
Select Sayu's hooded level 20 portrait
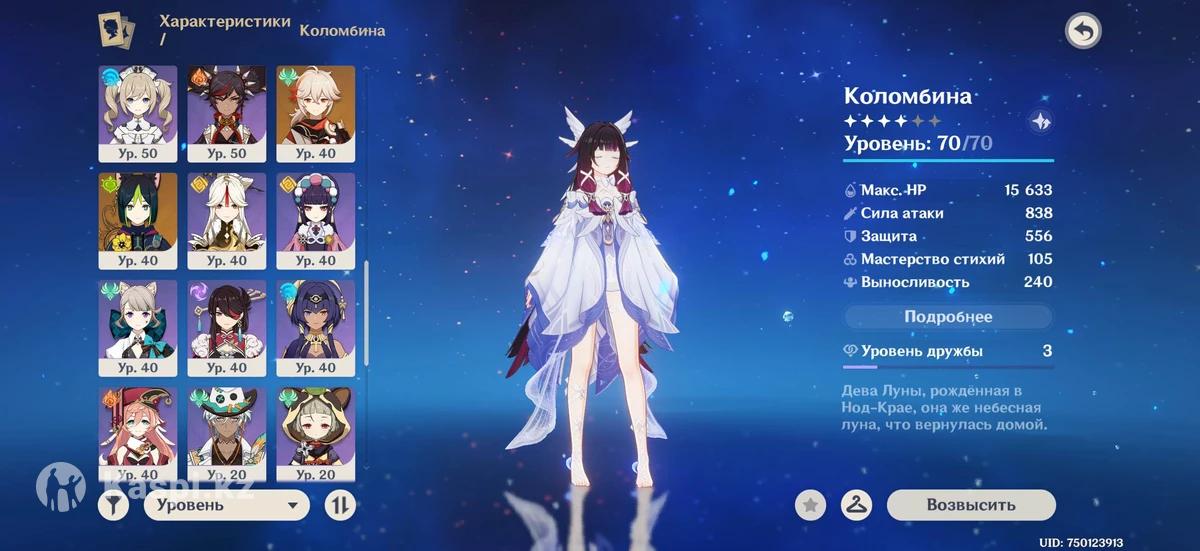click(x=315, y=427)
